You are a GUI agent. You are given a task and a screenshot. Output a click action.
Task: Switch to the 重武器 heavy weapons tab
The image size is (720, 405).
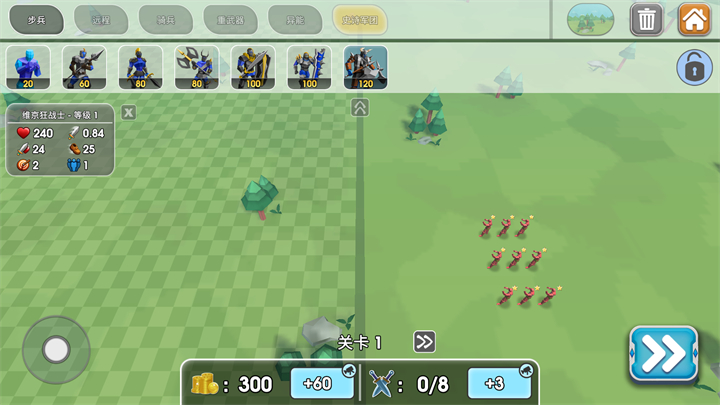click(x=230, y=19)
